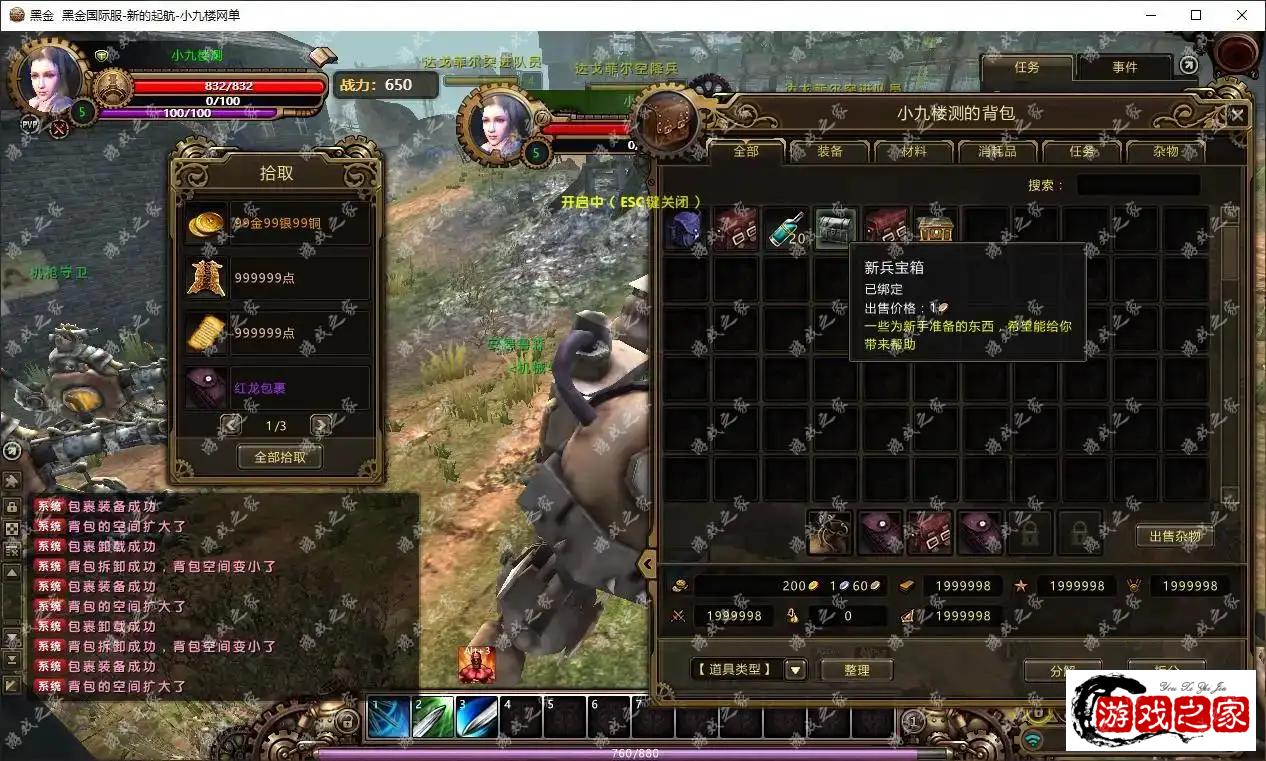The height and width of the screenshot is (761, 1266).
Task: Activate the green feather skill in slot 2
Action: (433, 717)
